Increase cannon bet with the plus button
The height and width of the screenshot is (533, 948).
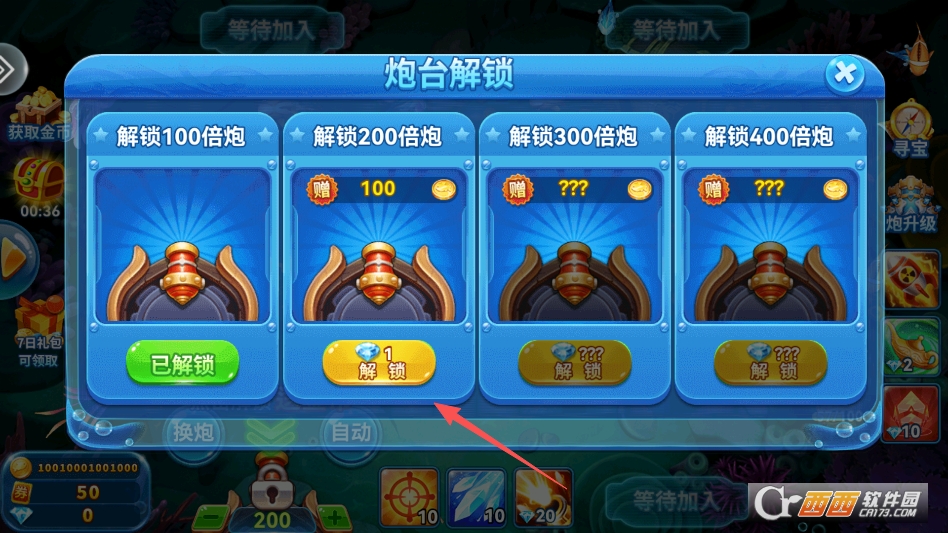333,519
